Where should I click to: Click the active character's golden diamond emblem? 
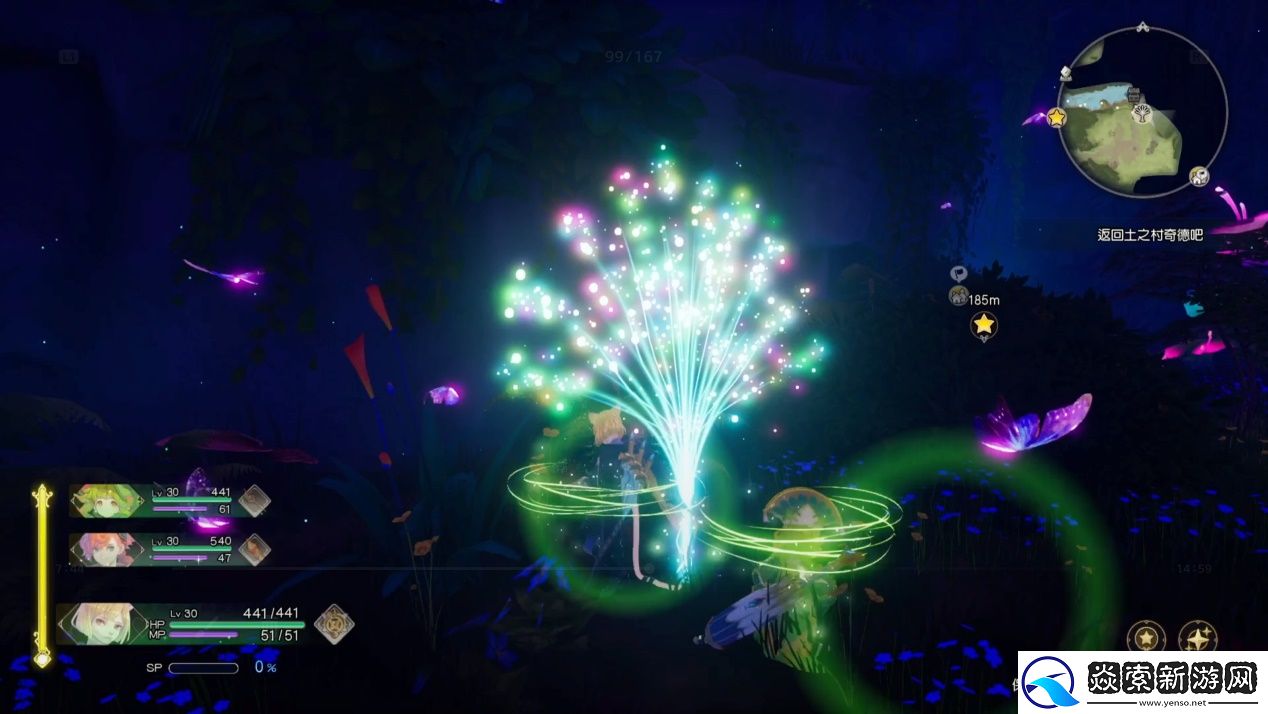tap(334, 623)
